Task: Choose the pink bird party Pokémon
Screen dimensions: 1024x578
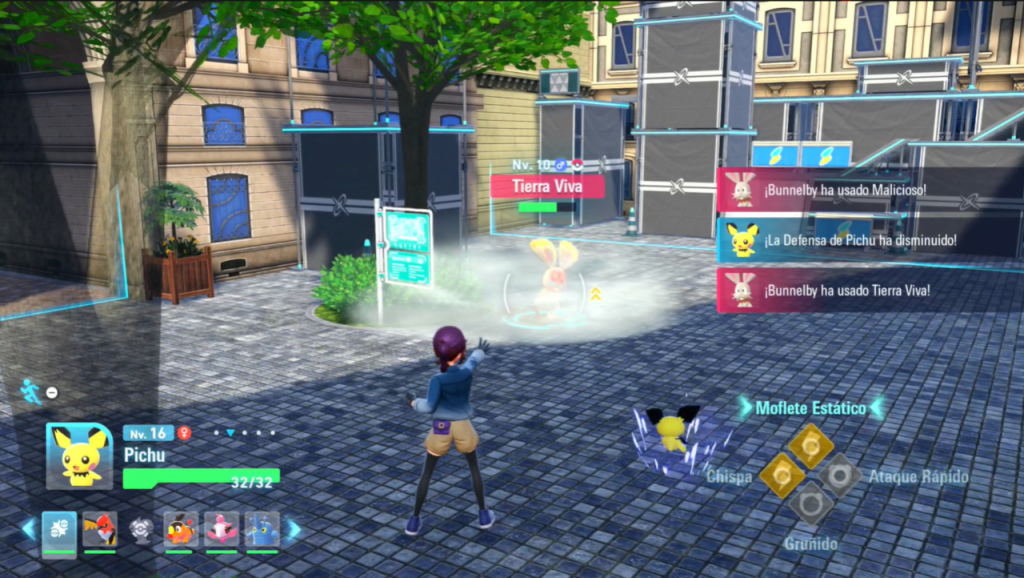Action: [x=221, y=529]
